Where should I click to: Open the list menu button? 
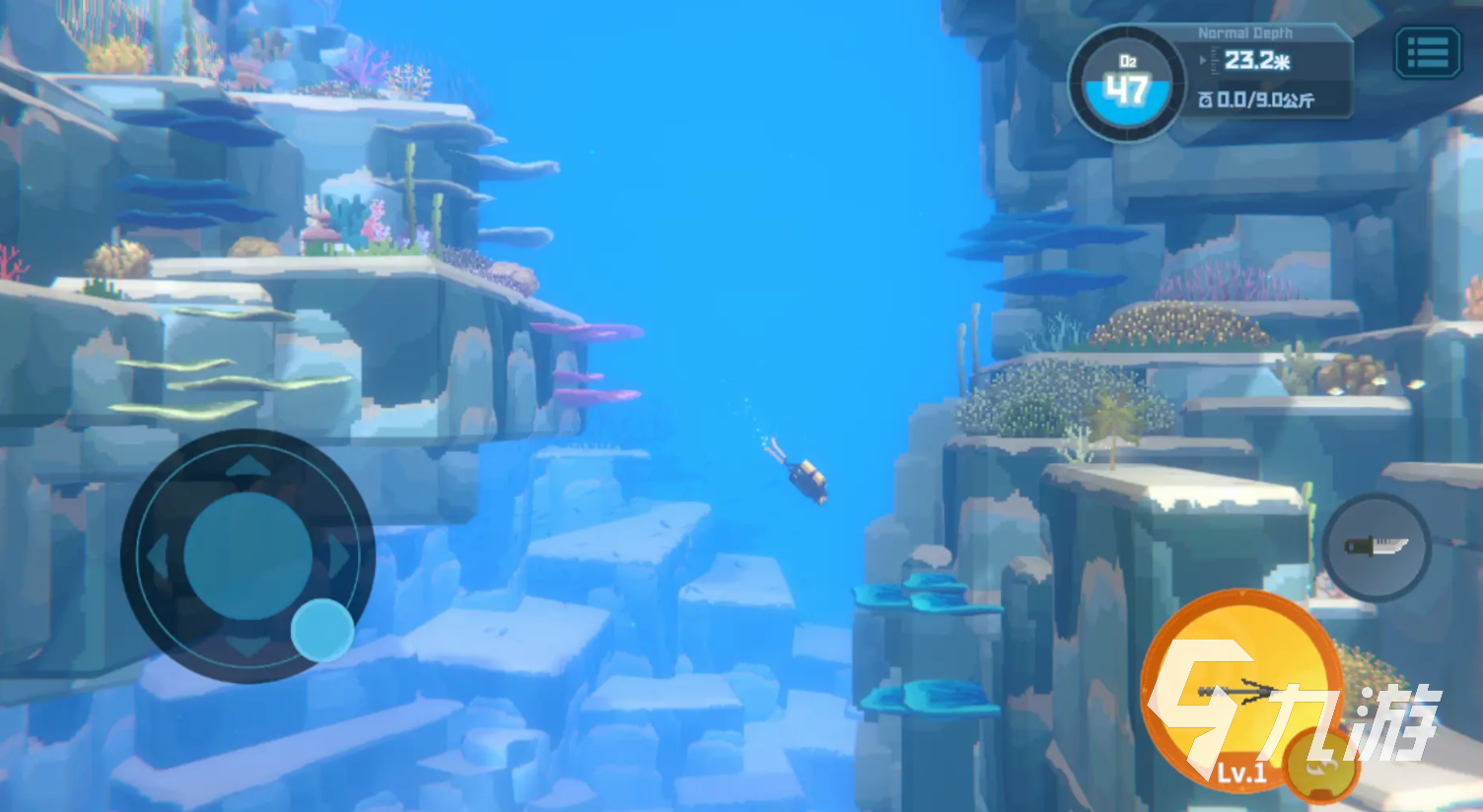point(1427,53)
